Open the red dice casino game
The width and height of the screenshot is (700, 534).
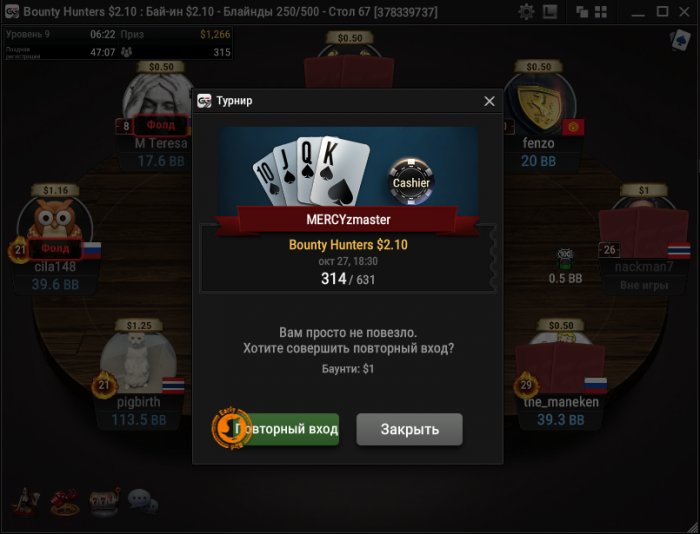pyautogui.click(x=64, y=498)
